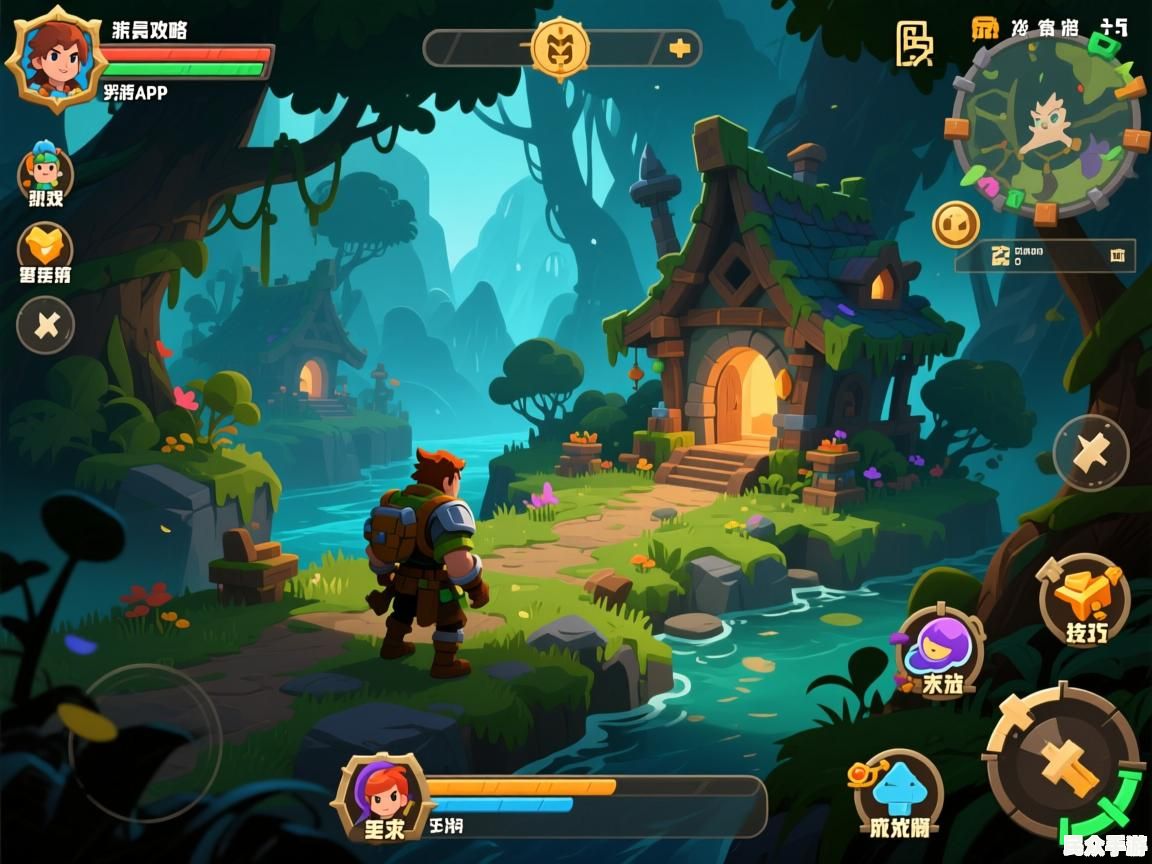Viewport: 1152px width, 864px height.
Task: Open the white square glyph icon beside the minimap
Action: pyautogui.click(x=913, y=44)
